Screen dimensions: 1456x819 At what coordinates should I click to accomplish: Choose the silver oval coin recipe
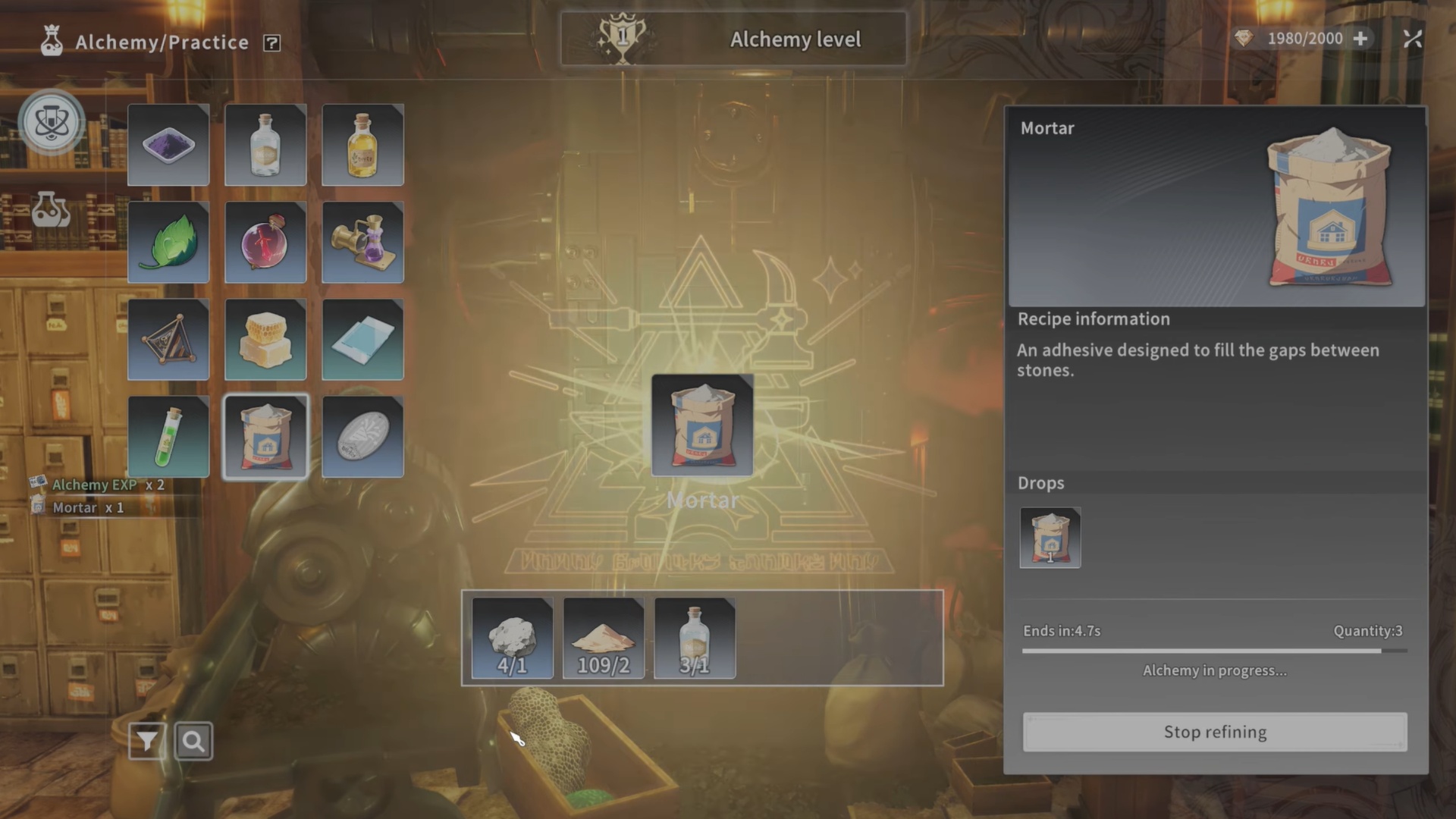click(362, 436)
